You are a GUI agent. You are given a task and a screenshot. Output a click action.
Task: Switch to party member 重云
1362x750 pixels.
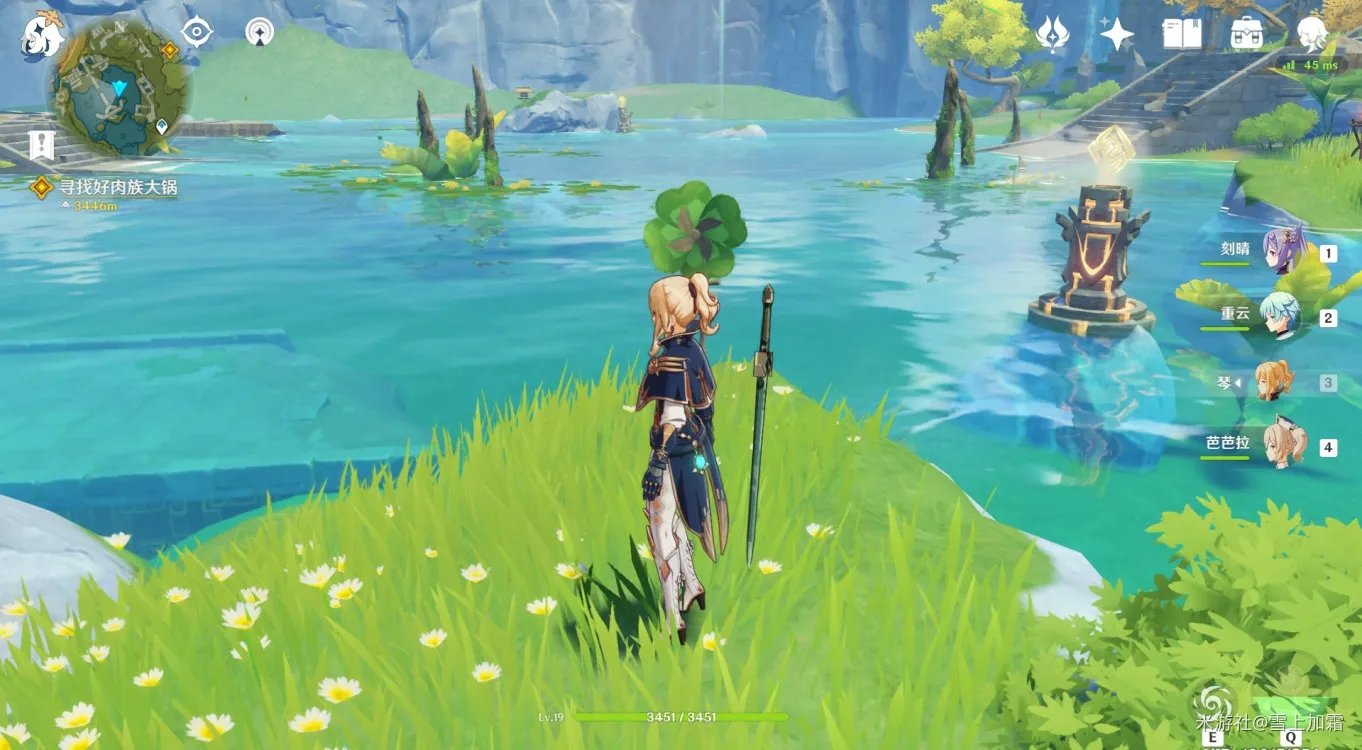pyautogui.click(x=1280, y=314)
